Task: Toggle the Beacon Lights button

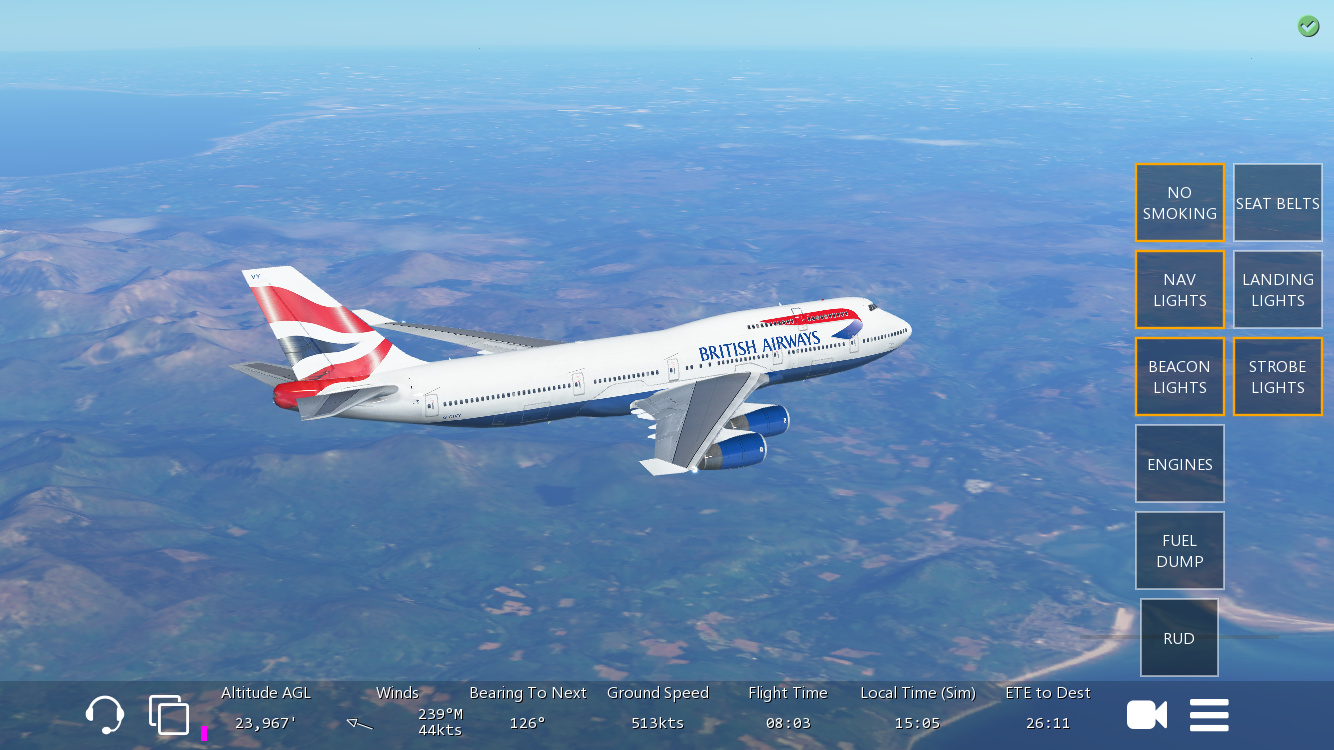Action: 1179,377
